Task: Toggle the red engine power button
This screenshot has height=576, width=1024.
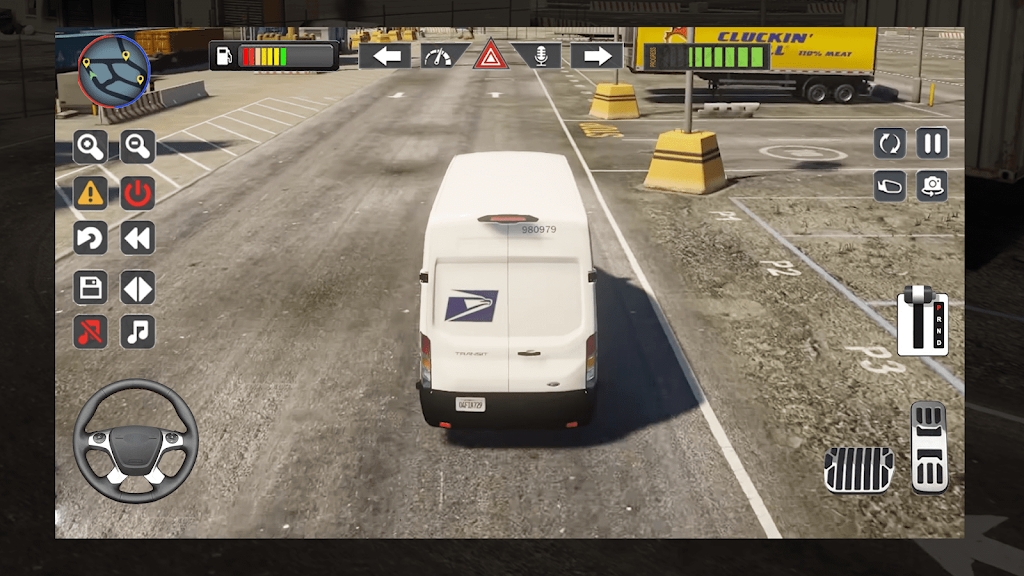Action: (x=138, y=192)
